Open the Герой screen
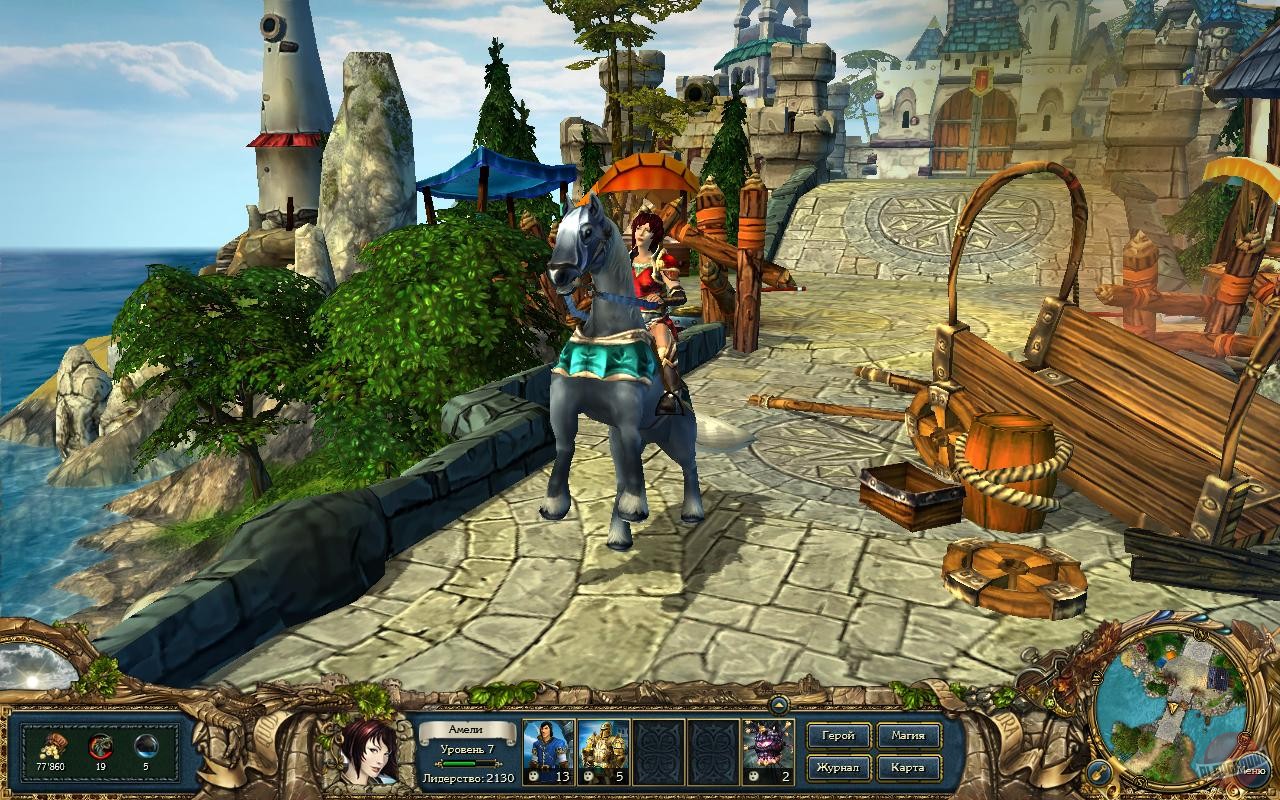The image size is (1280, 800). 838,735
